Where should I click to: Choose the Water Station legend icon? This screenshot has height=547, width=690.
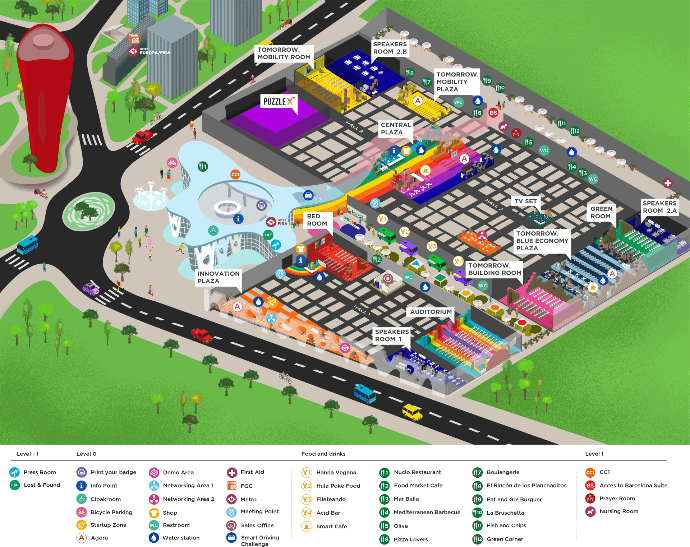[x=155, y=537]
